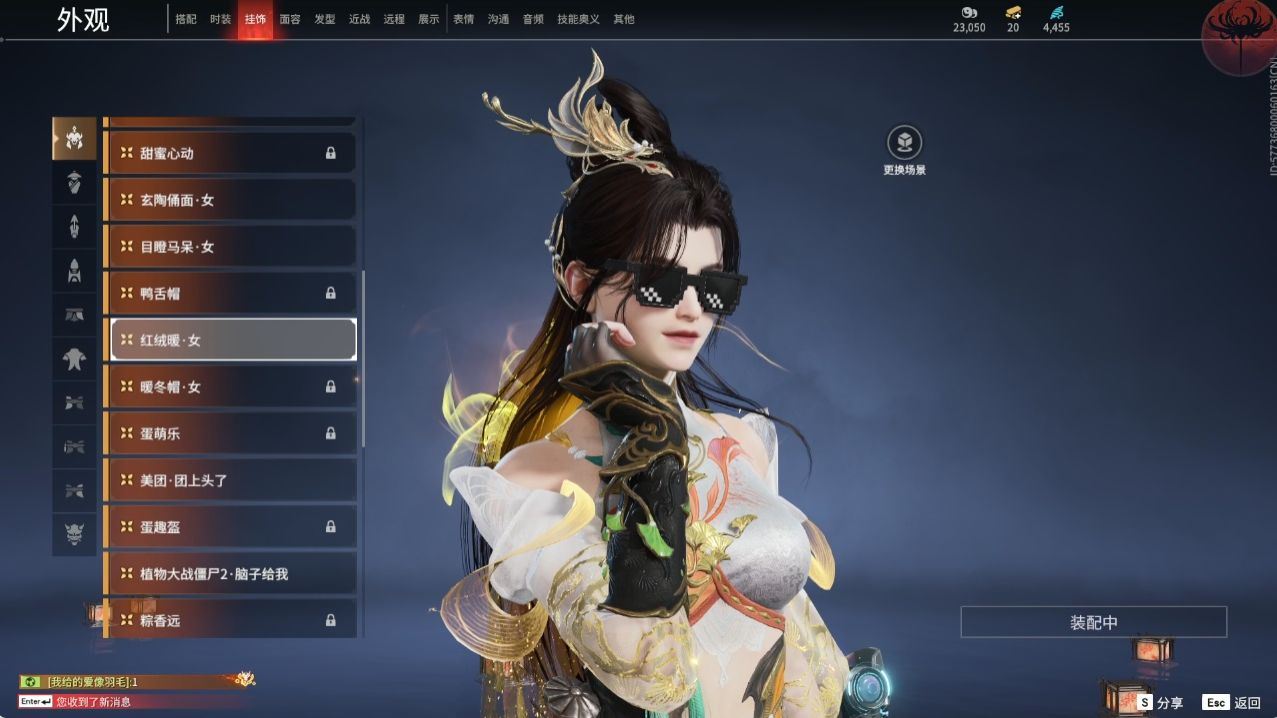Choose the 玄陶俑面·女 accessory

(230, 200)
